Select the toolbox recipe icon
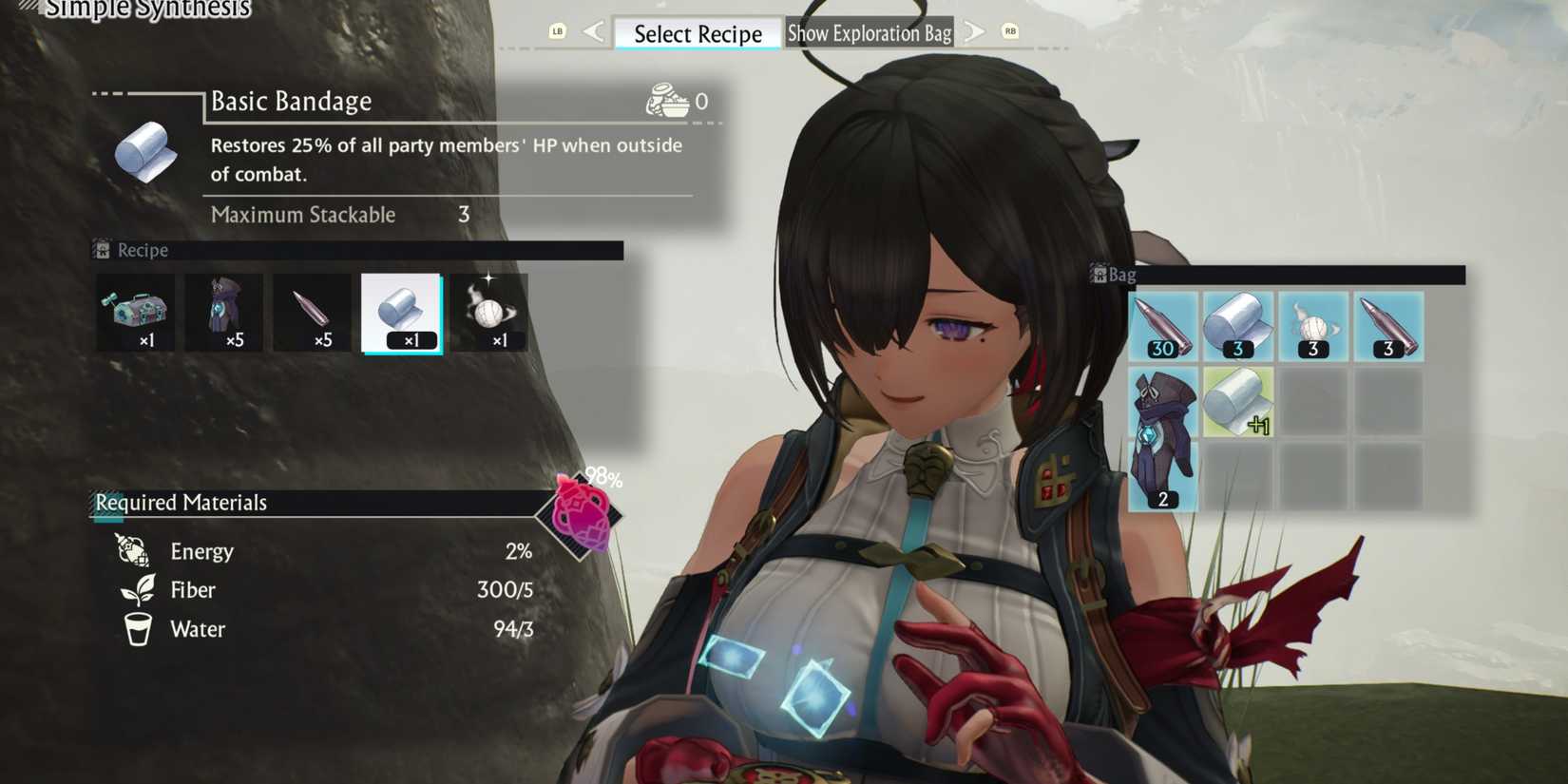The width and height of the screenshot is (1568, 784). tap(135, 311)
